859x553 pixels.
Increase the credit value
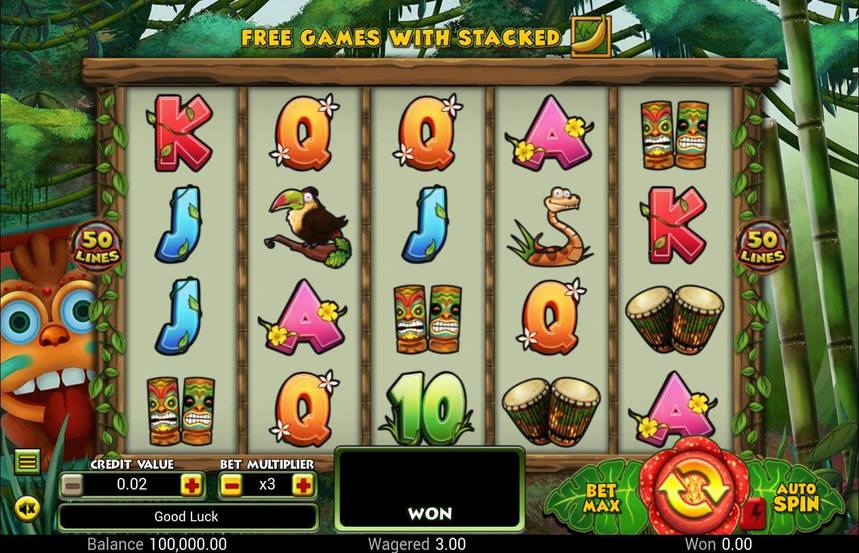click(190, 485)
